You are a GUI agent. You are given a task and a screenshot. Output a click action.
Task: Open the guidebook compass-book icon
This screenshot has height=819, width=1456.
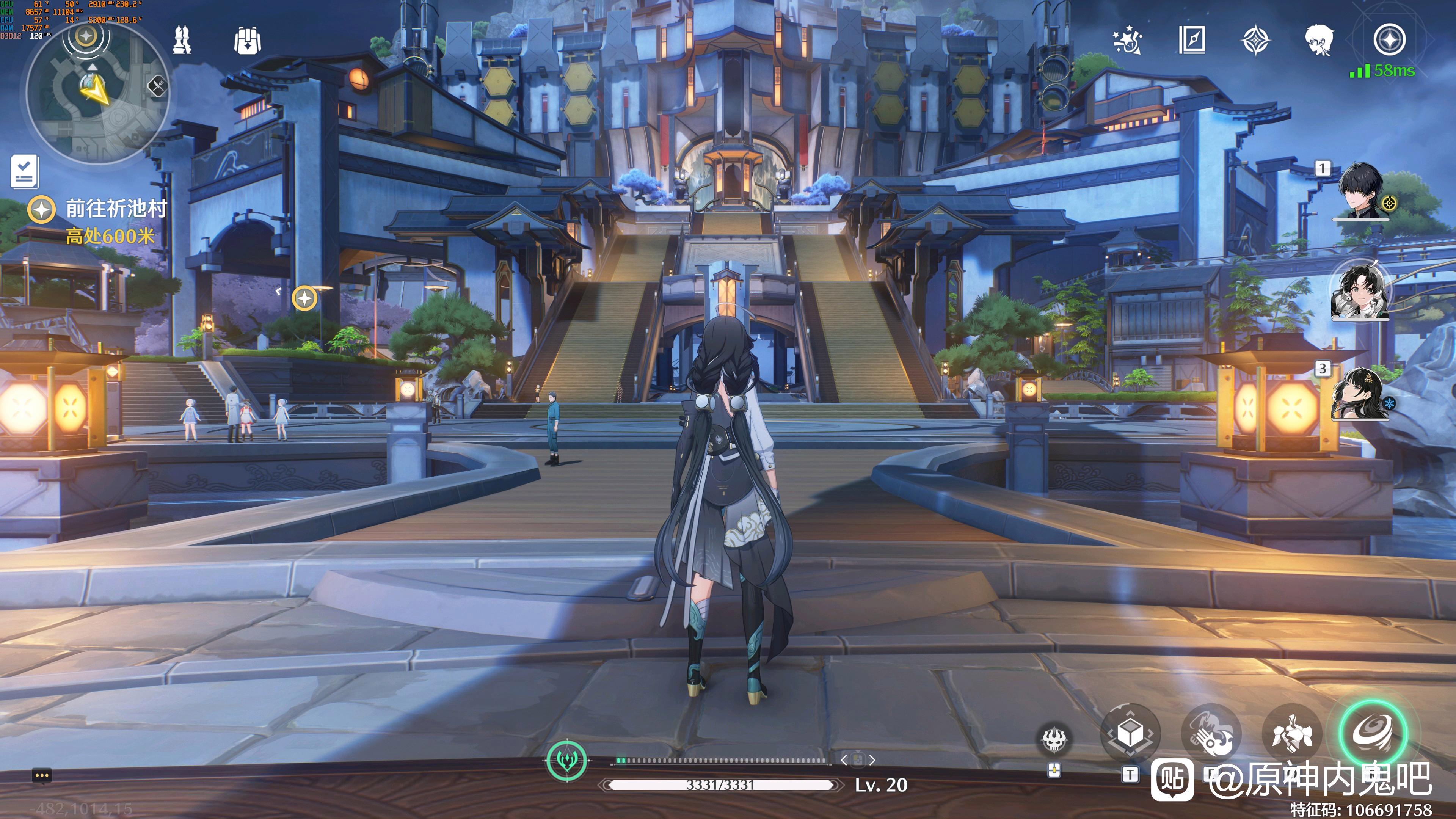pyautogui.click(x=1192, y=40)
